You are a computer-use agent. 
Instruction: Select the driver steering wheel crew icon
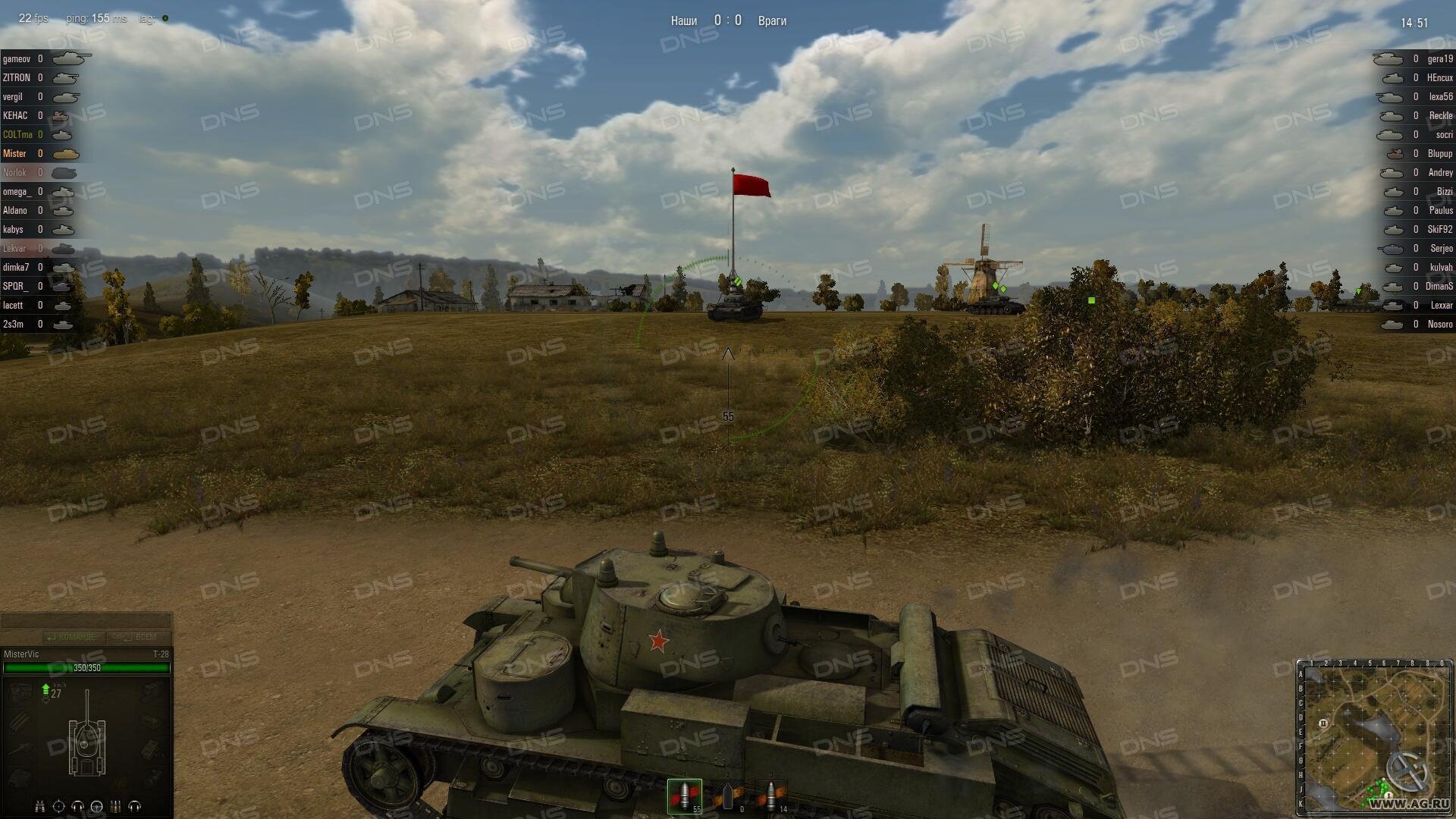(96, 806)
